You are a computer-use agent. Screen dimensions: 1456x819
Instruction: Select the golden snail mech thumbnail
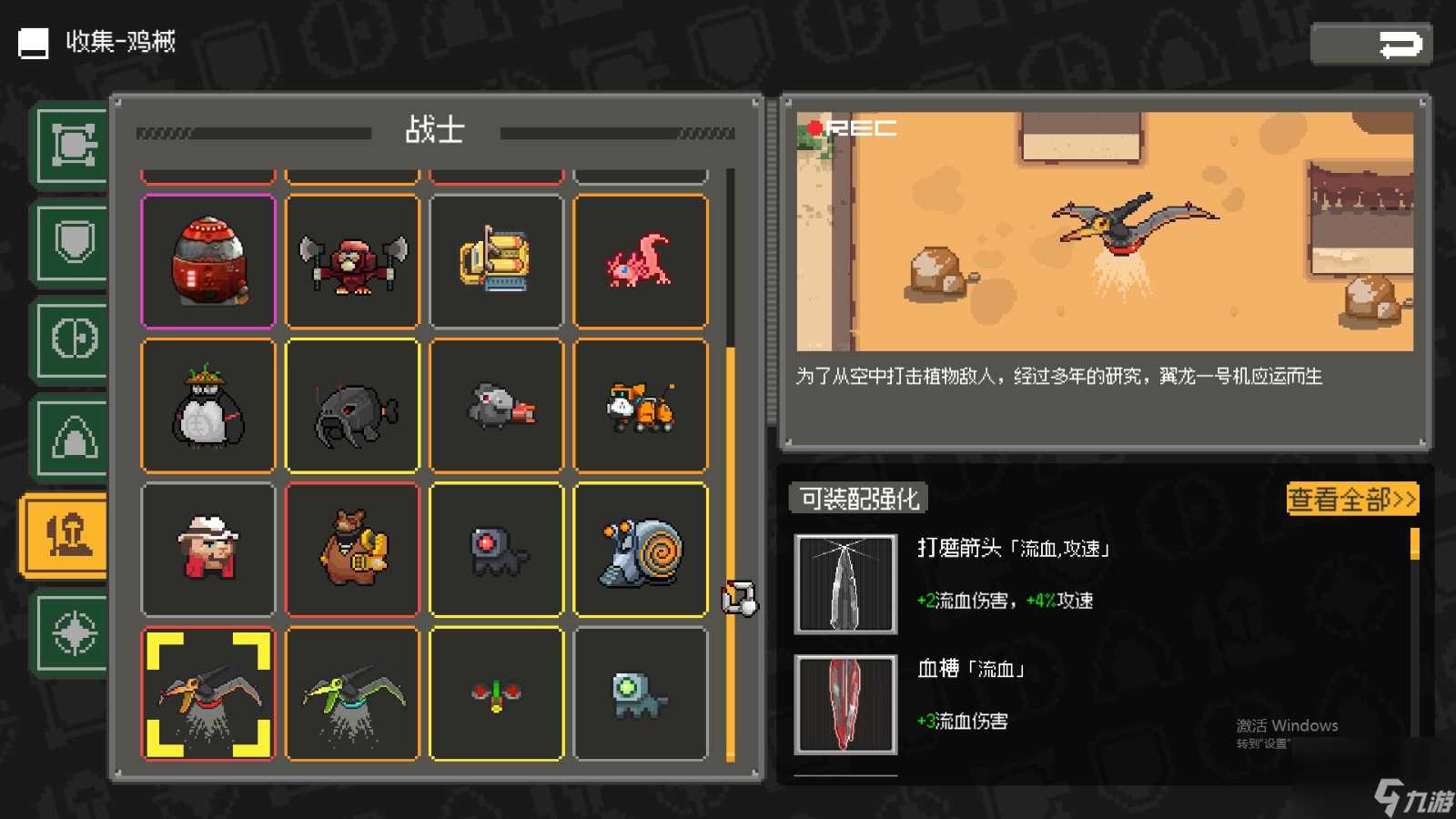click(641, 550)
